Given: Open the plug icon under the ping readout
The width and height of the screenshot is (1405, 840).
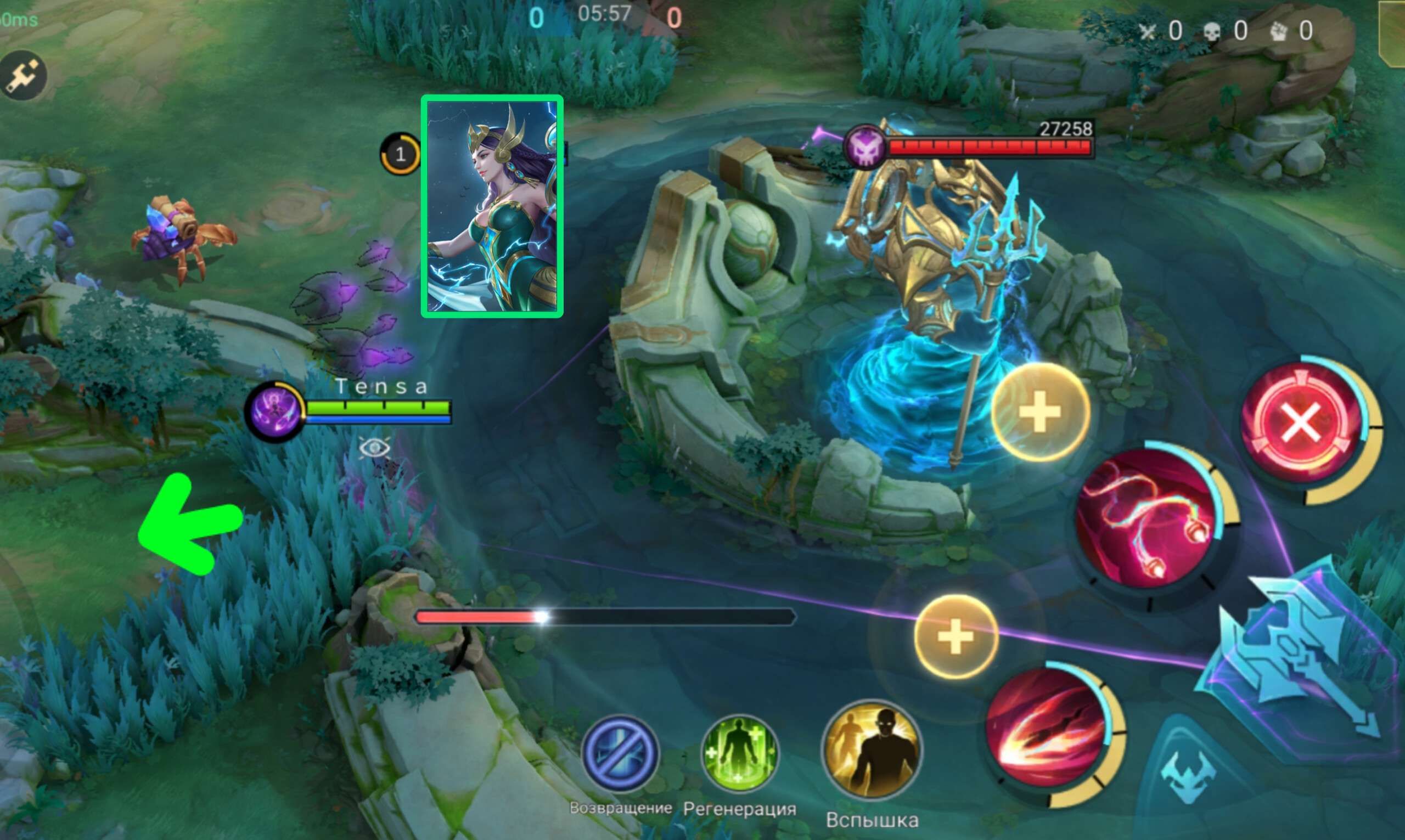Looking at the screenshot, I should (23, 75).
